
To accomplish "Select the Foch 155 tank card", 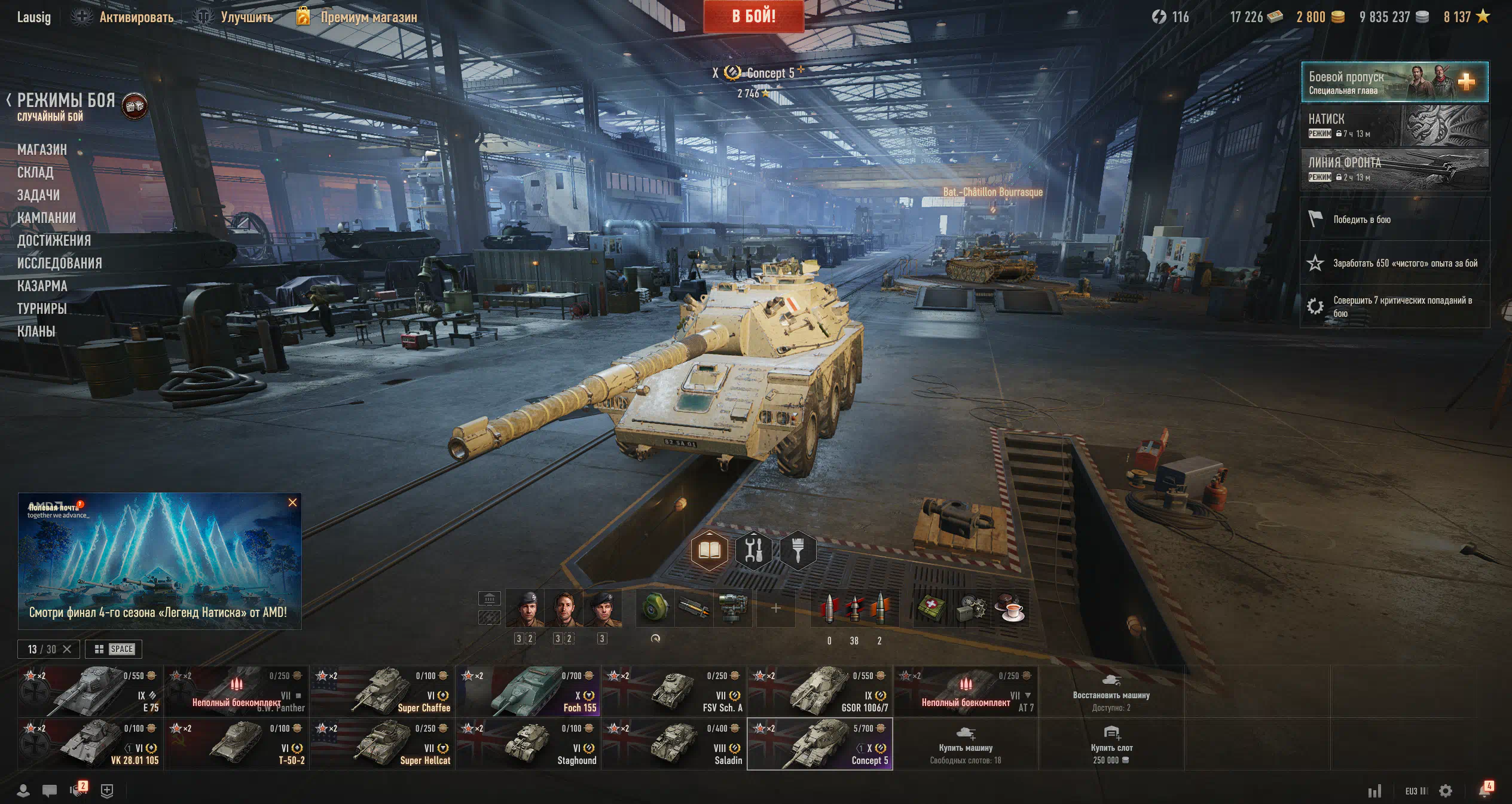I will [528, 691].
